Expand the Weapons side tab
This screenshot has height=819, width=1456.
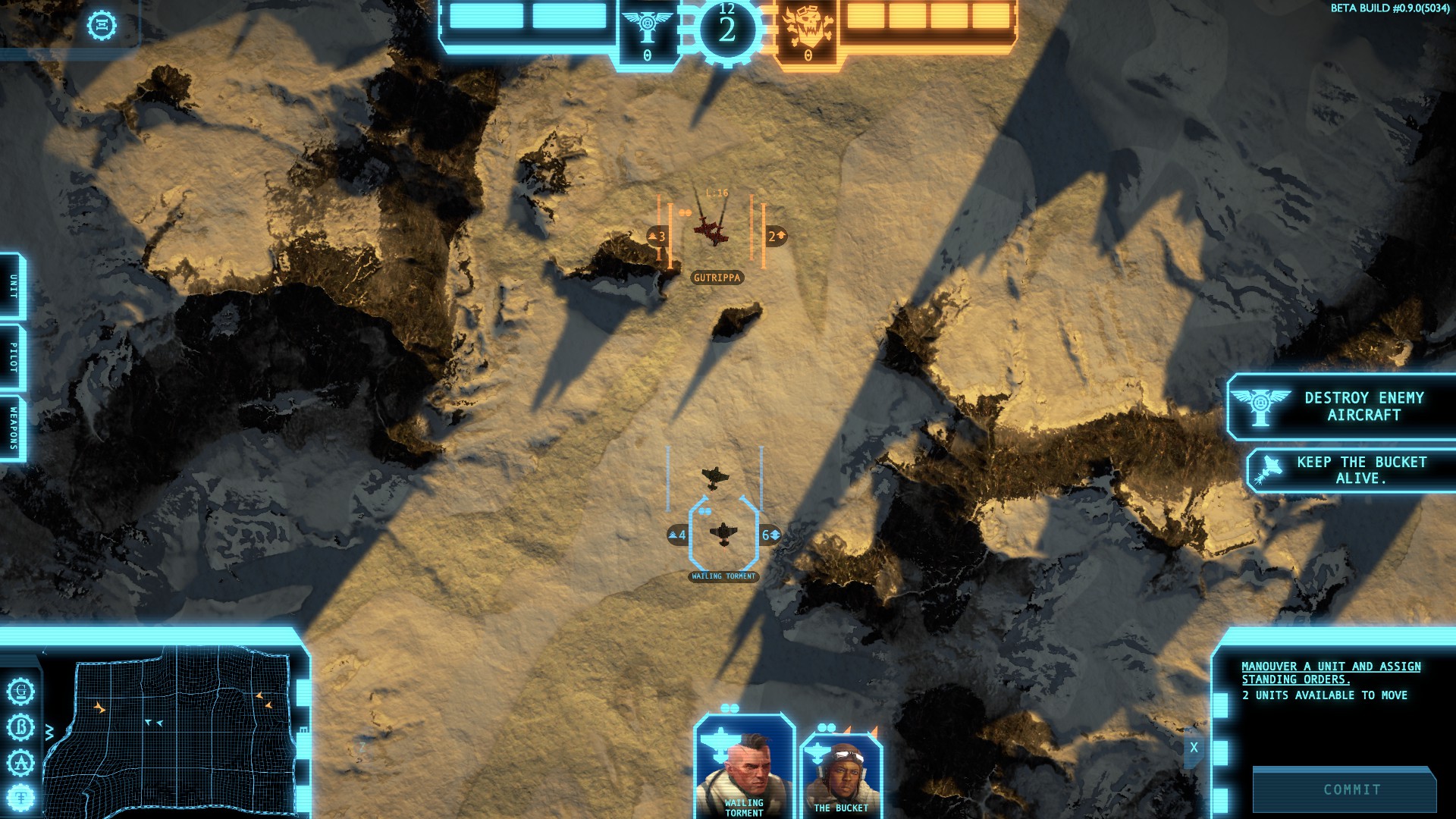[x=13, y=428]
